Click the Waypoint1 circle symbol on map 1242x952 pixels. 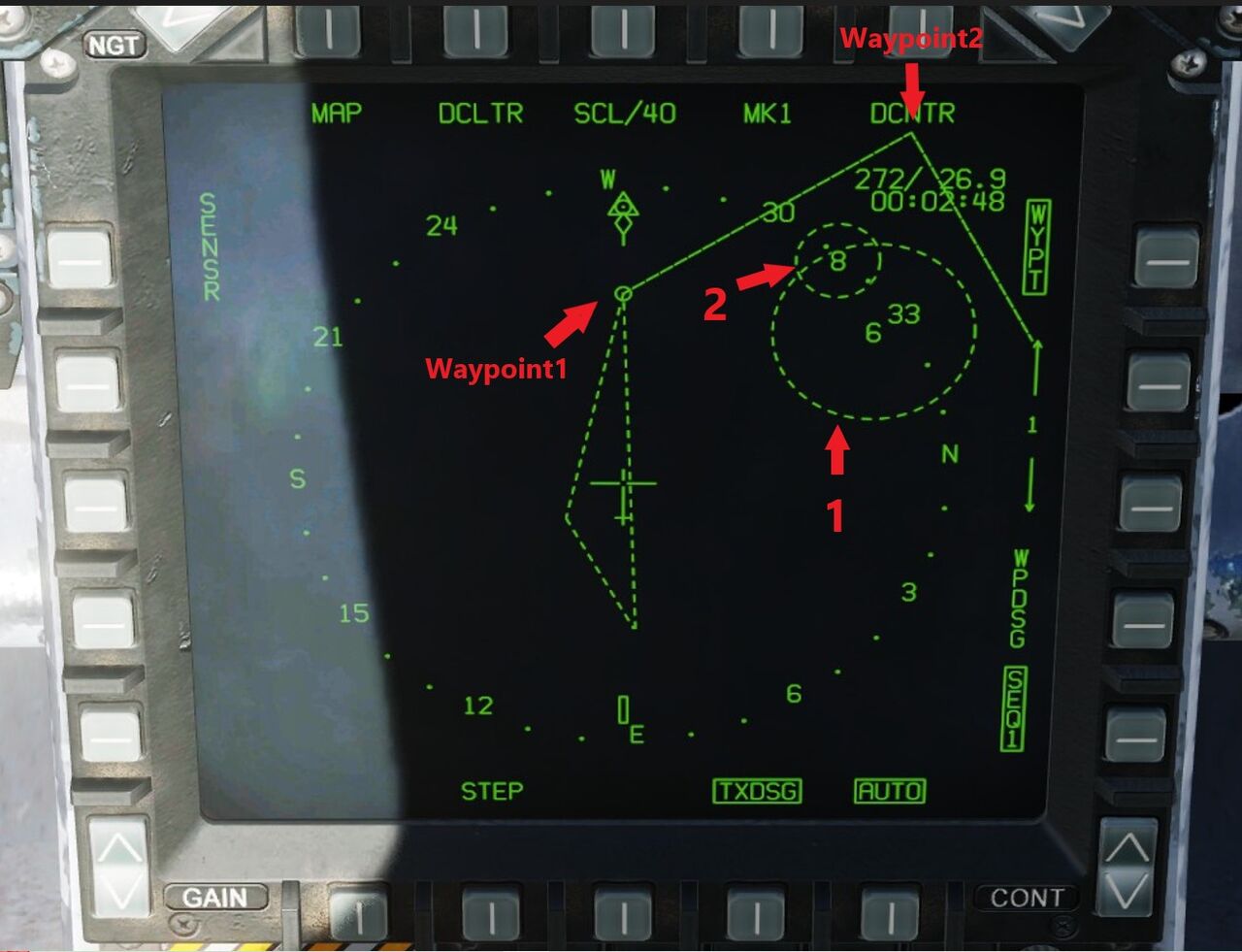pos(624,291)
